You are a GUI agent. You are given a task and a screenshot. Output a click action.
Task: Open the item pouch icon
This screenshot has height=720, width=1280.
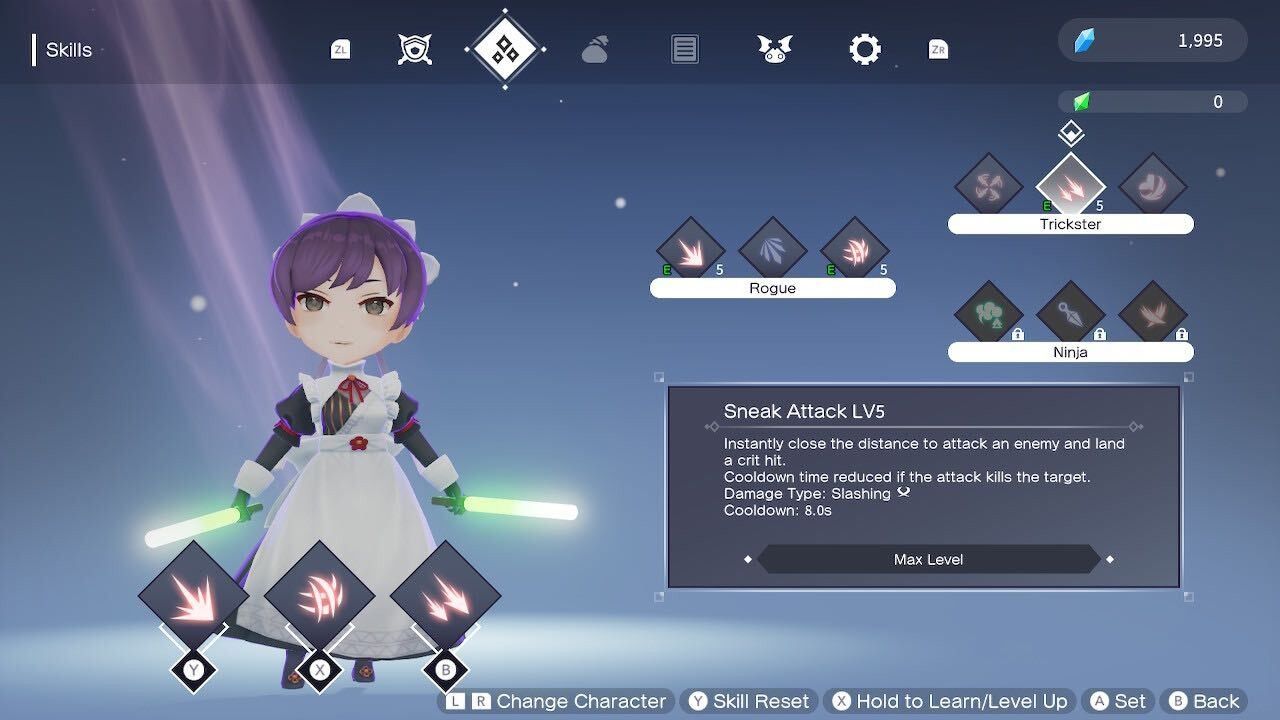(x=594, y=48)
